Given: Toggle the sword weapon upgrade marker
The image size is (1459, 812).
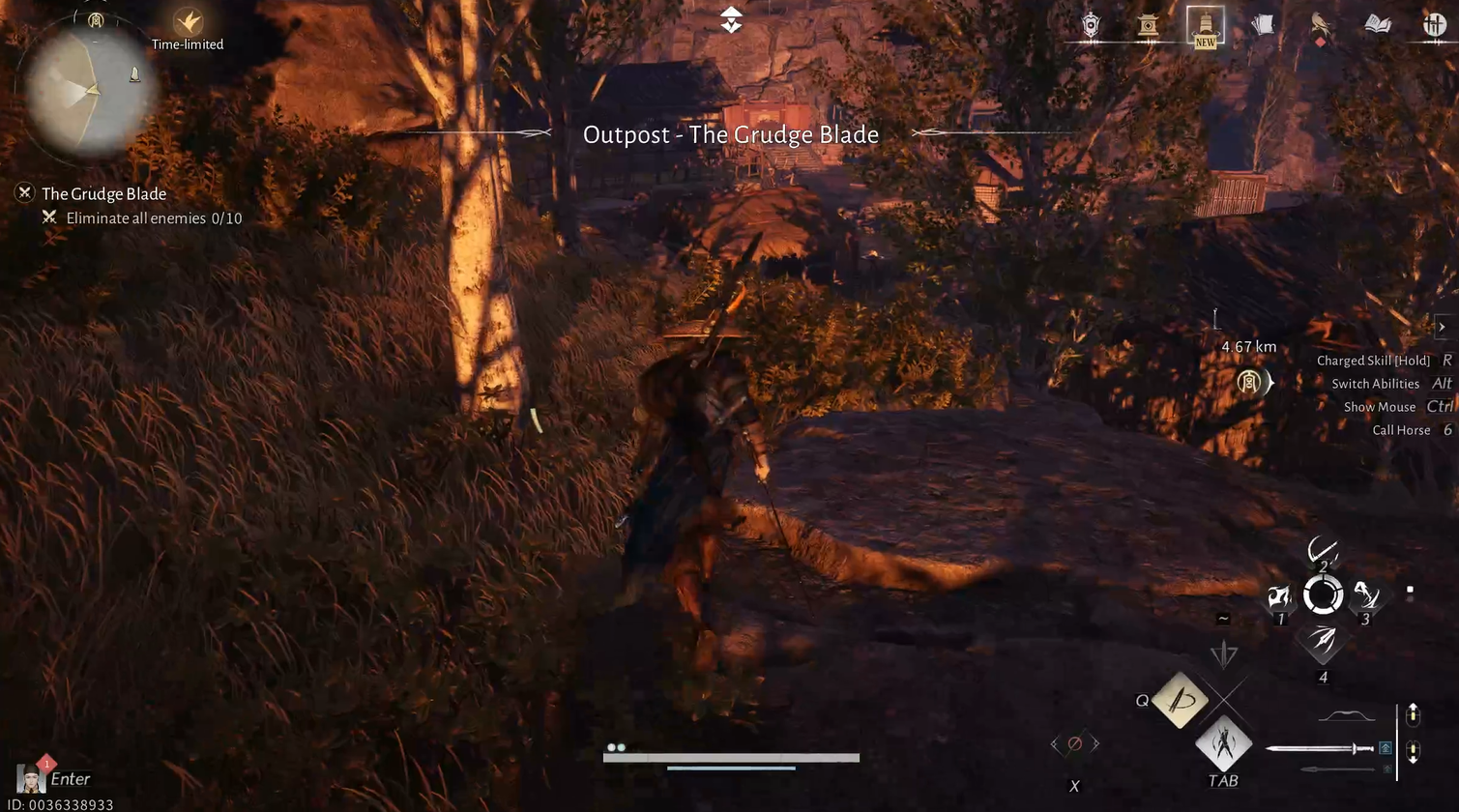Looking at the screenshot, I should [1386, 747].
